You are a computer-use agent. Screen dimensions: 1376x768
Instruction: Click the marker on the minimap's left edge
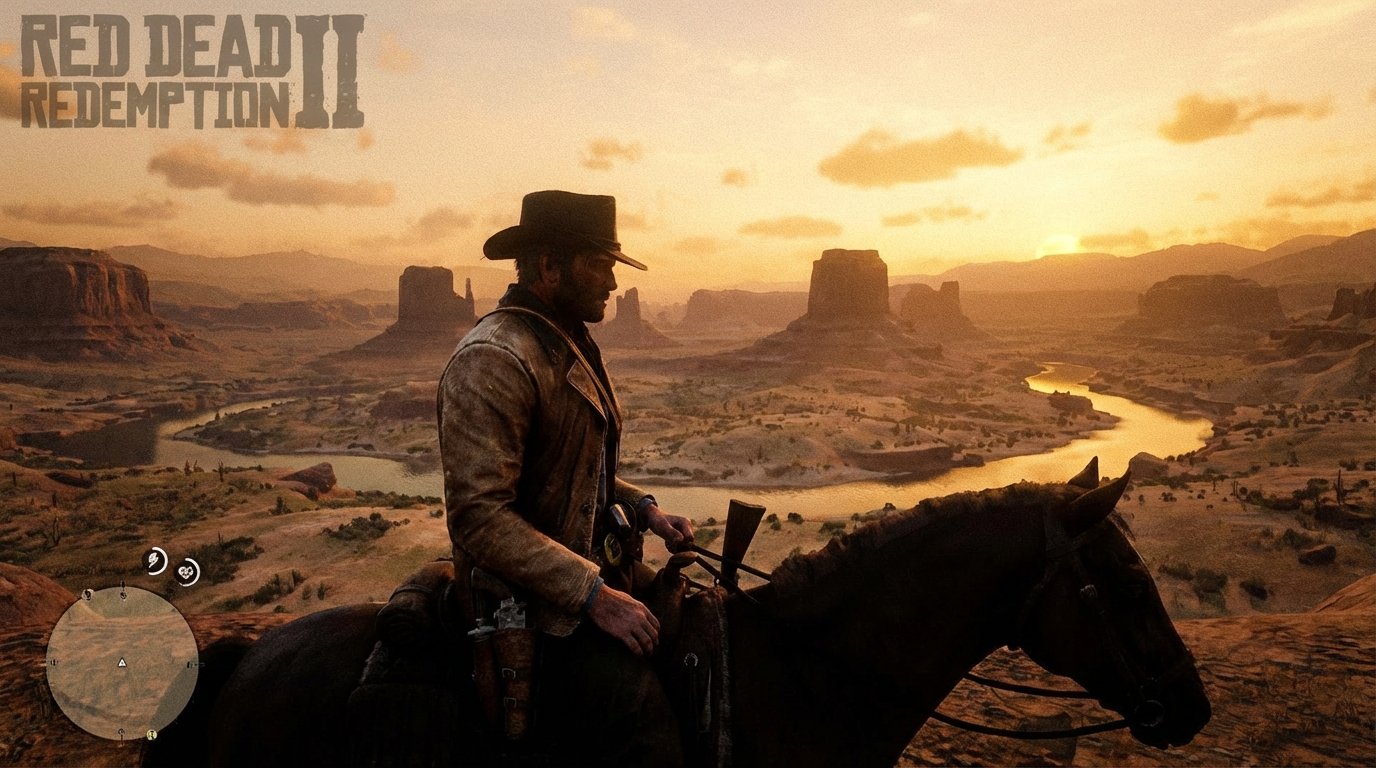point(54,662)
